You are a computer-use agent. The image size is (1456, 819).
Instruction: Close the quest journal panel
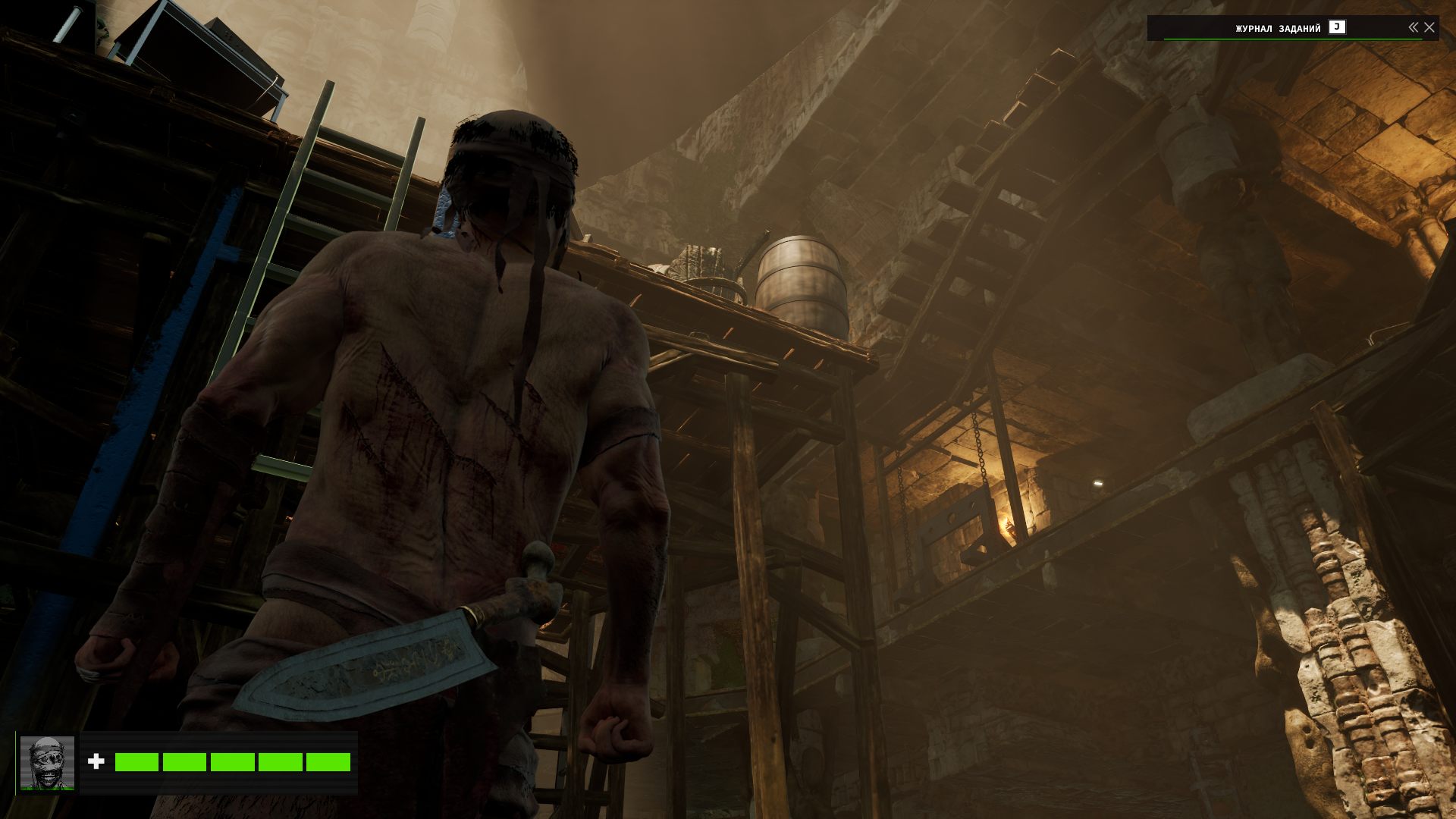click(1429, 27)
